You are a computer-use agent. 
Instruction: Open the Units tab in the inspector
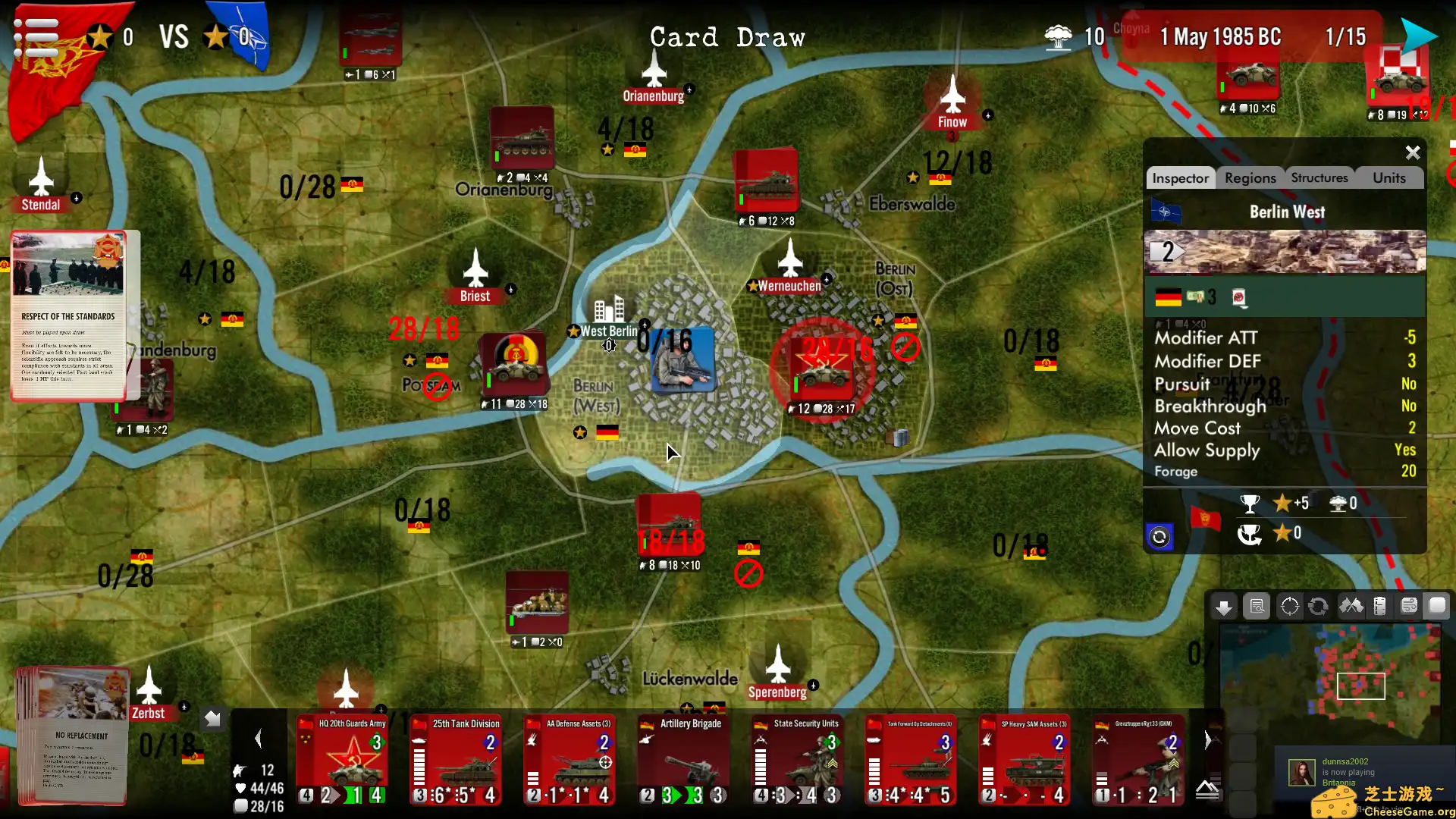1389,177
